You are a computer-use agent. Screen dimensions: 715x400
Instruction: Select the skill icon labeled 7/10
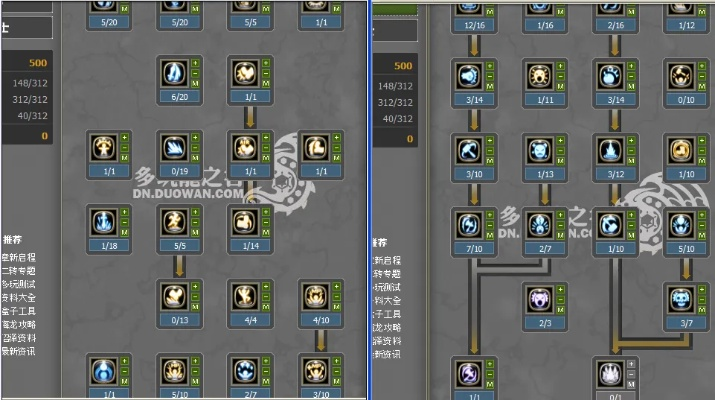pos(468,224)
